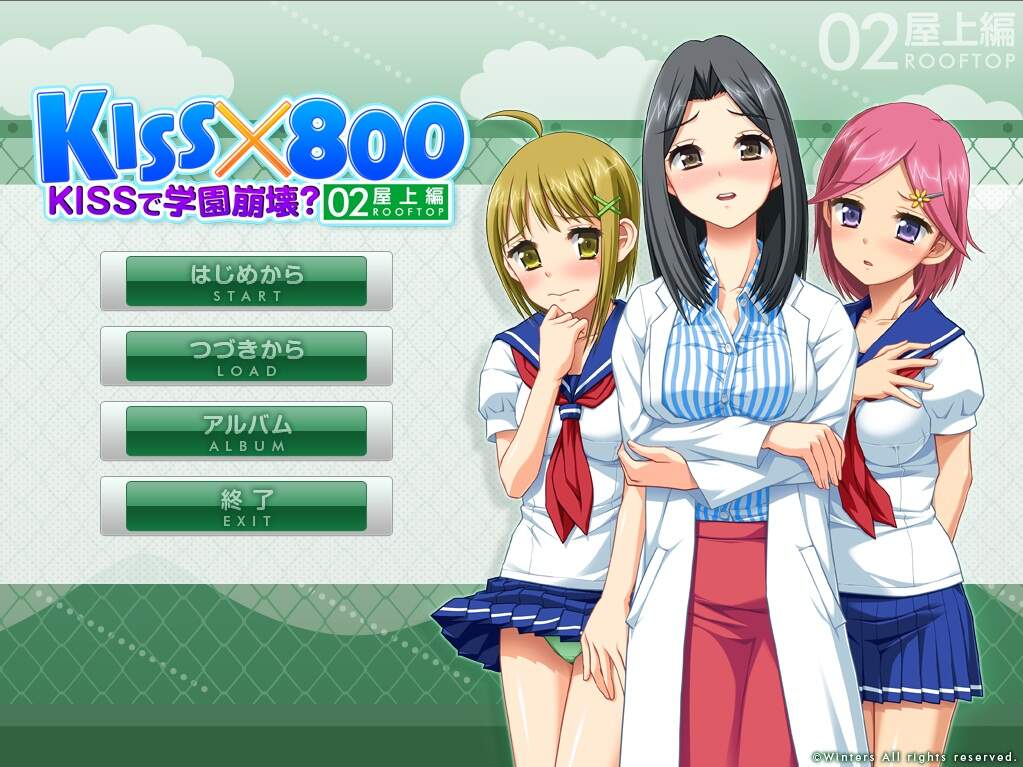1023x767 pixels.
Task: Exit the game with 終了
Action: (x=246, y=506)
